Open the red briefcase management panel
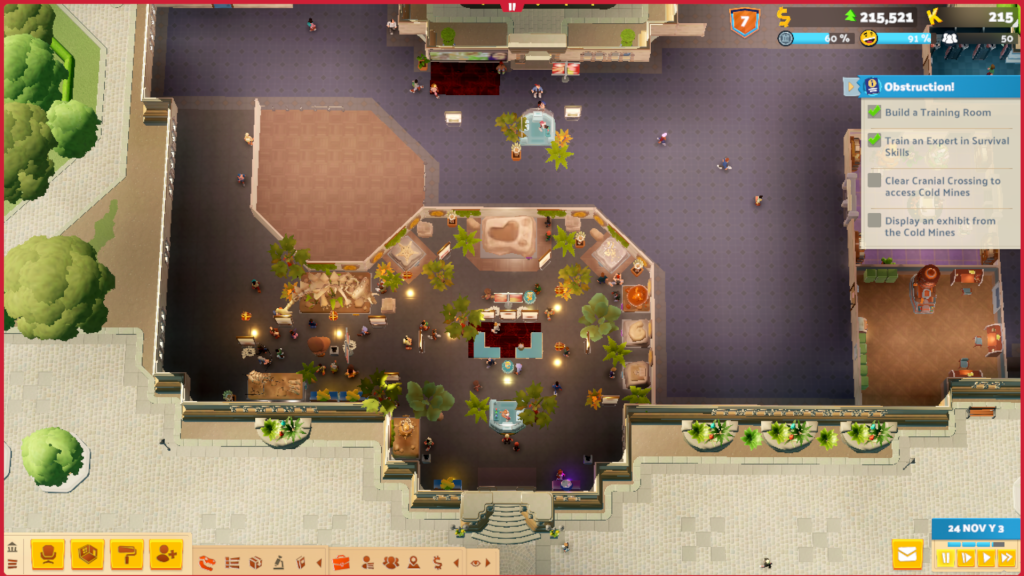1024x576 pixels. point(341,562)
